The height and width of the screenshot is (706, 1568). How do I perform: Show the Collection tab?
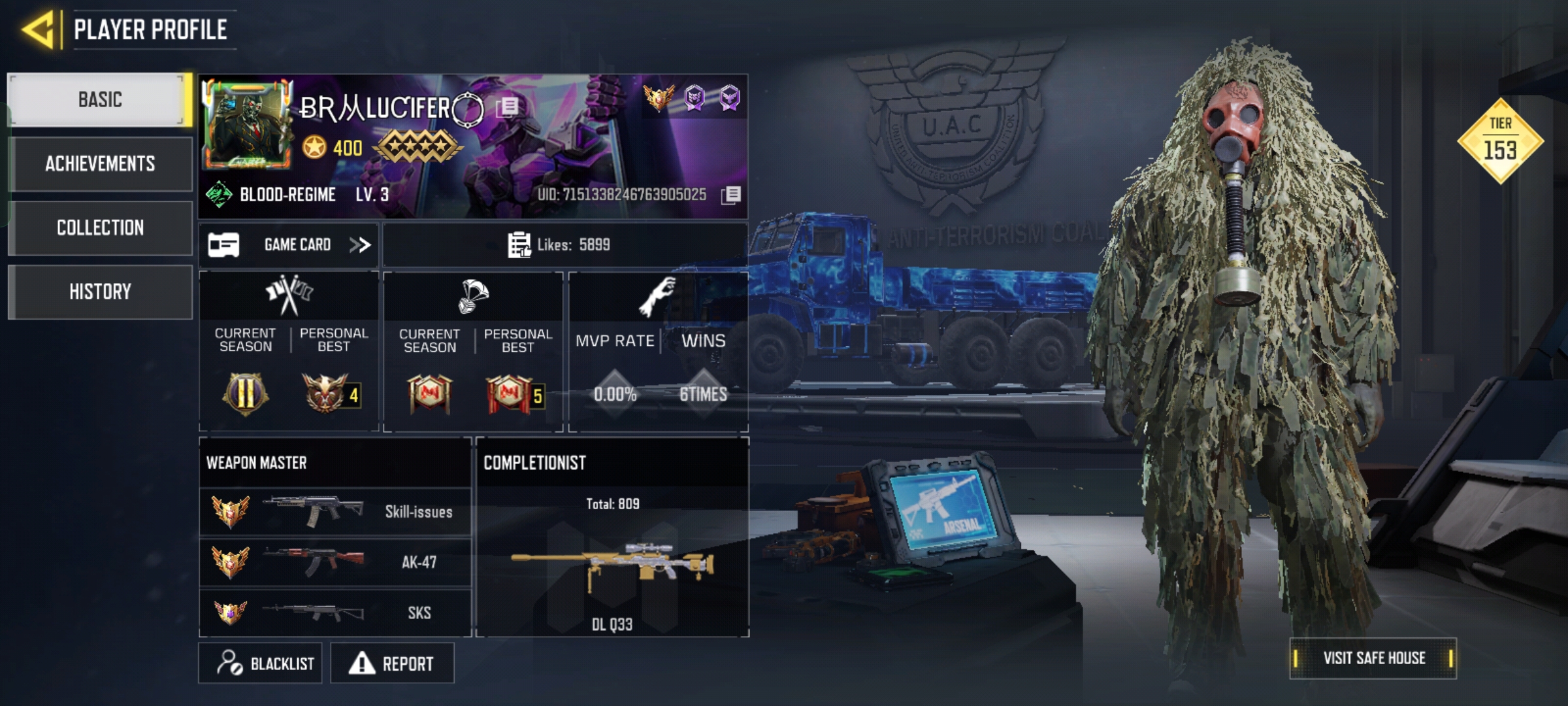pos(100,227)
